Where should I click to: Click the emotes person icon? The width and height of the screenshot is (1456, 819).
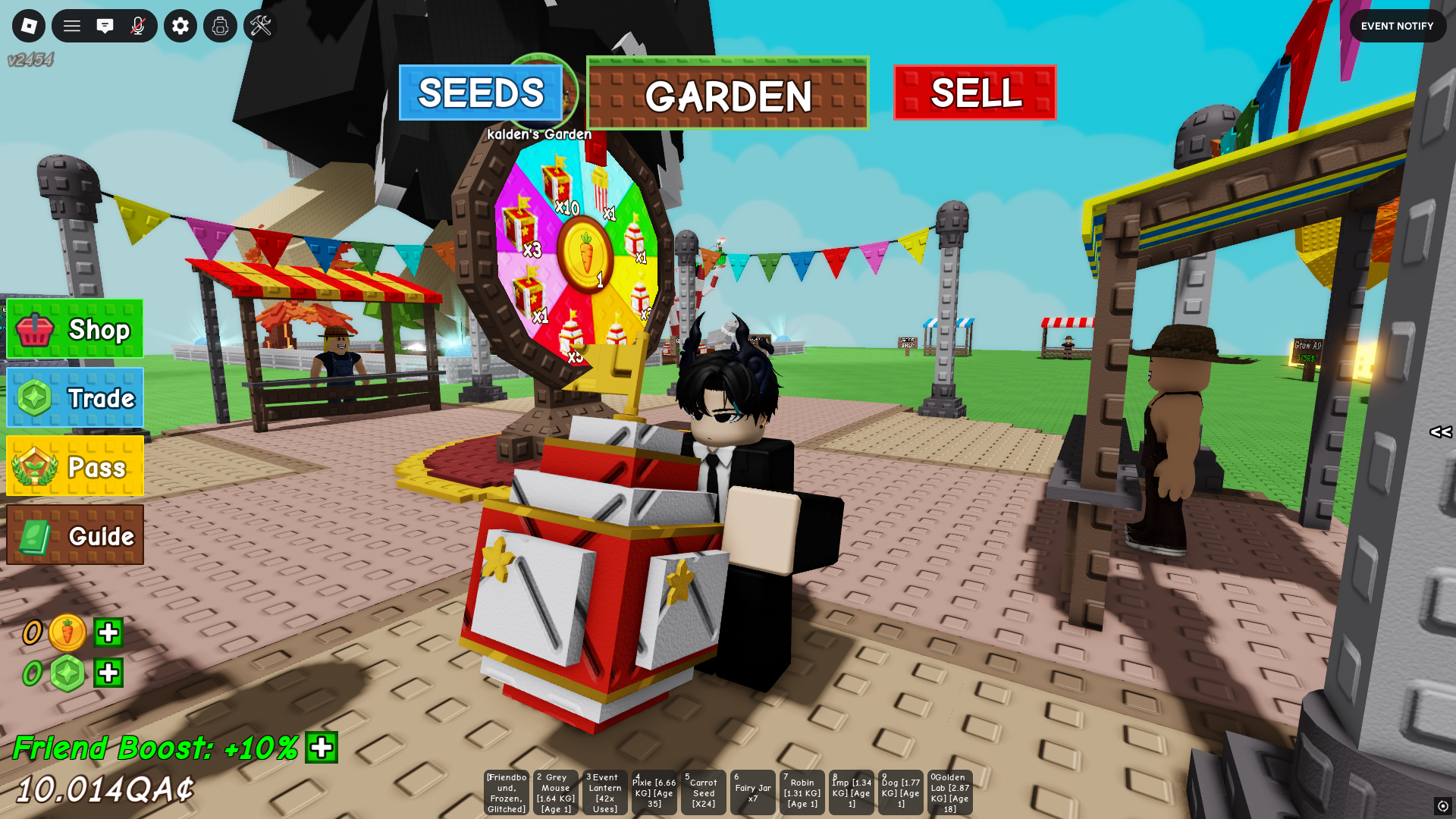[220, 26]
